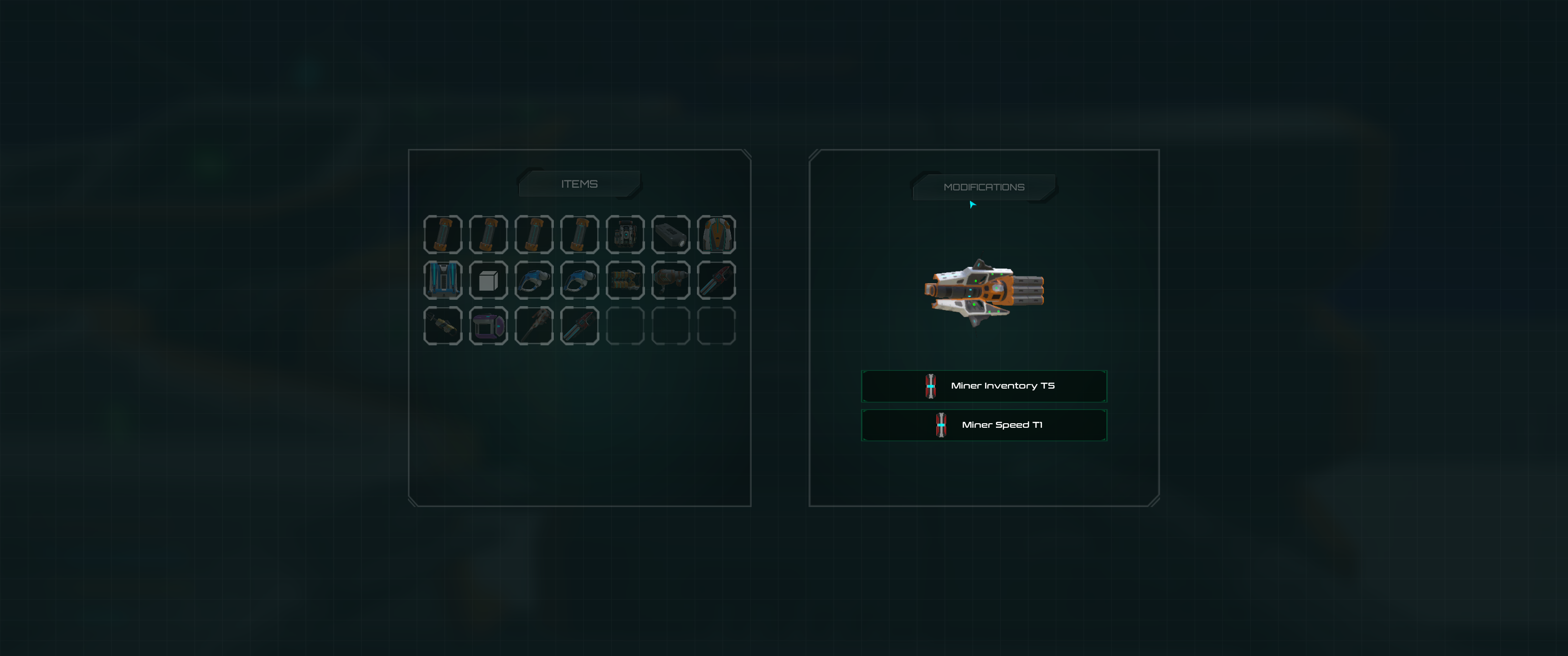Choose the blue jetpack item slot
The height and width of the screenshot is (656, 1568).
[x=443, y=281]
